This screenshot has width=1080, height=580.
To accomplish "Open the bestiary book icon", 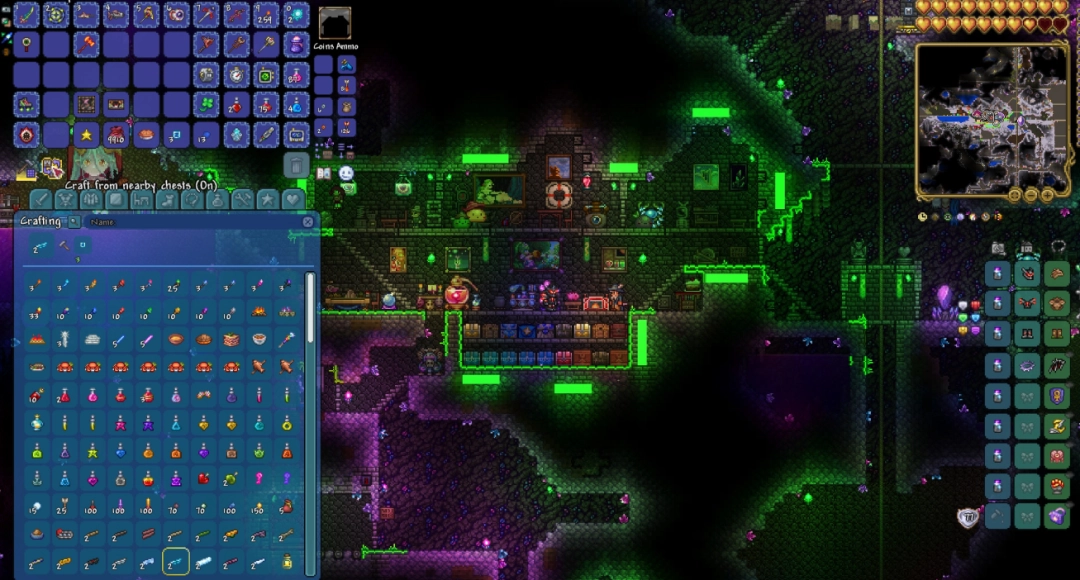I will tap(325, 173).
